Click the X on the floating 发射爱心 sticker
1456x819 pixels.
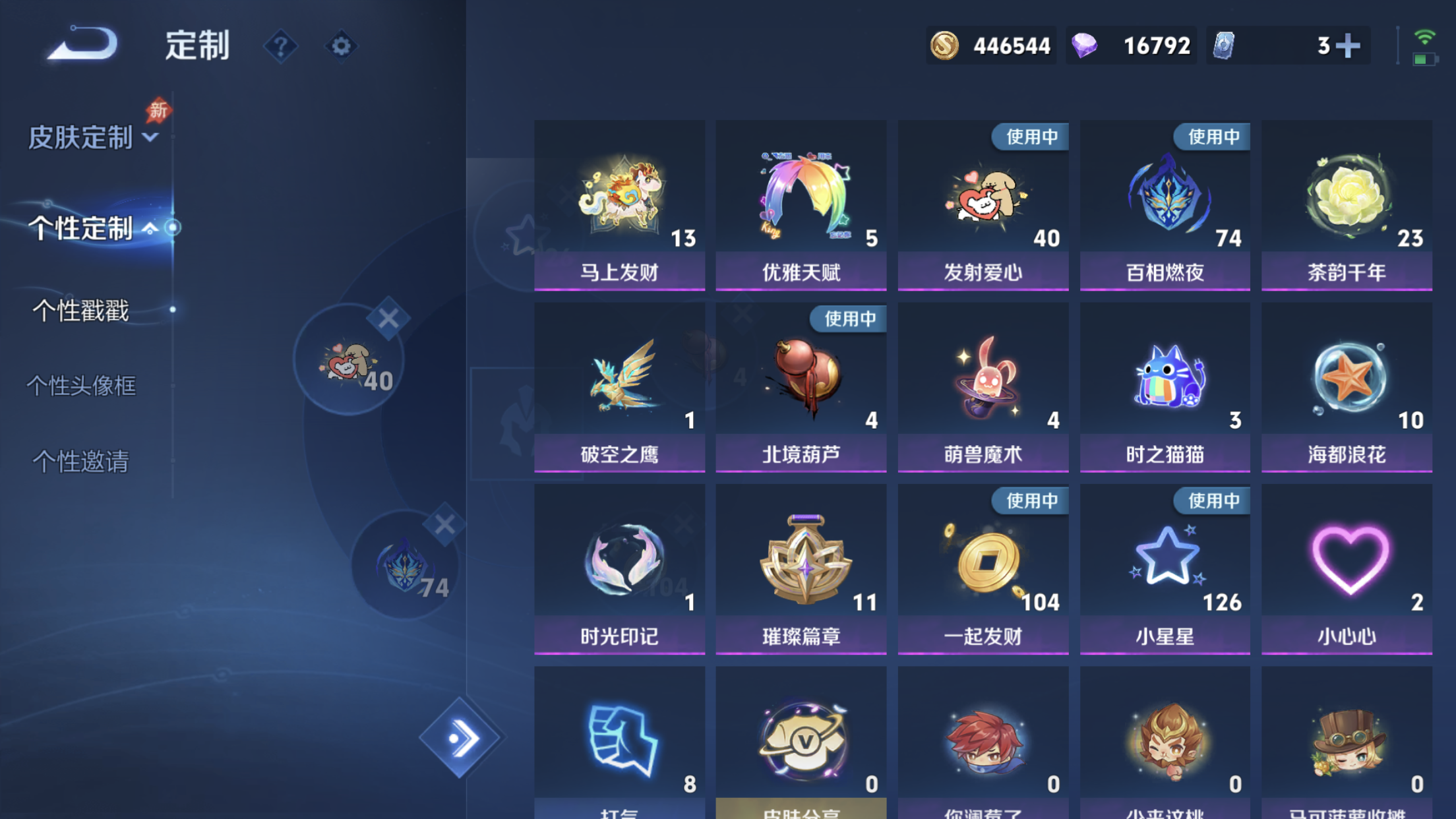[x=389, y=317]
